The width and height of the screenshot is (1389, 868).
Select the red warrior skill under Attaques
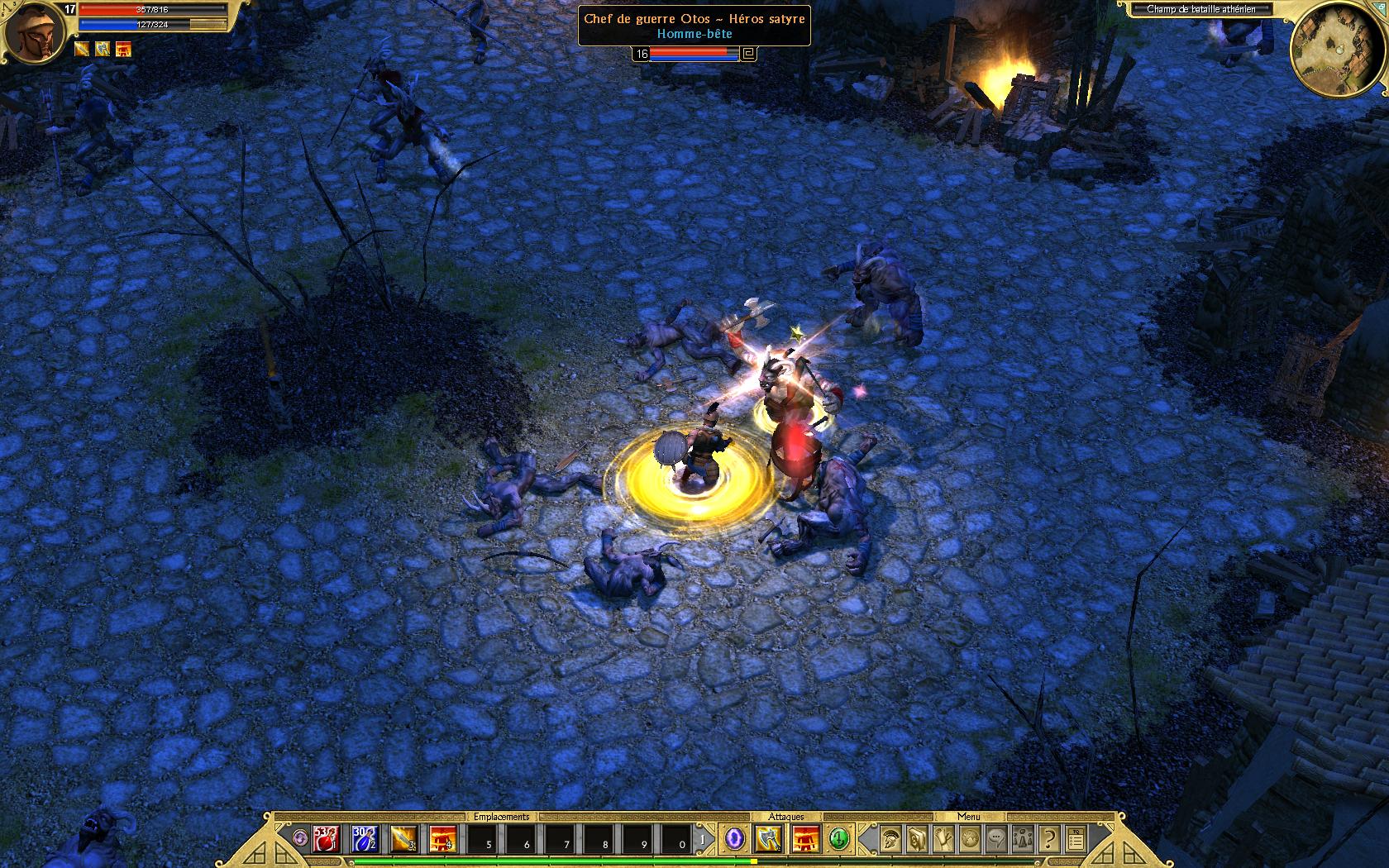806,839
